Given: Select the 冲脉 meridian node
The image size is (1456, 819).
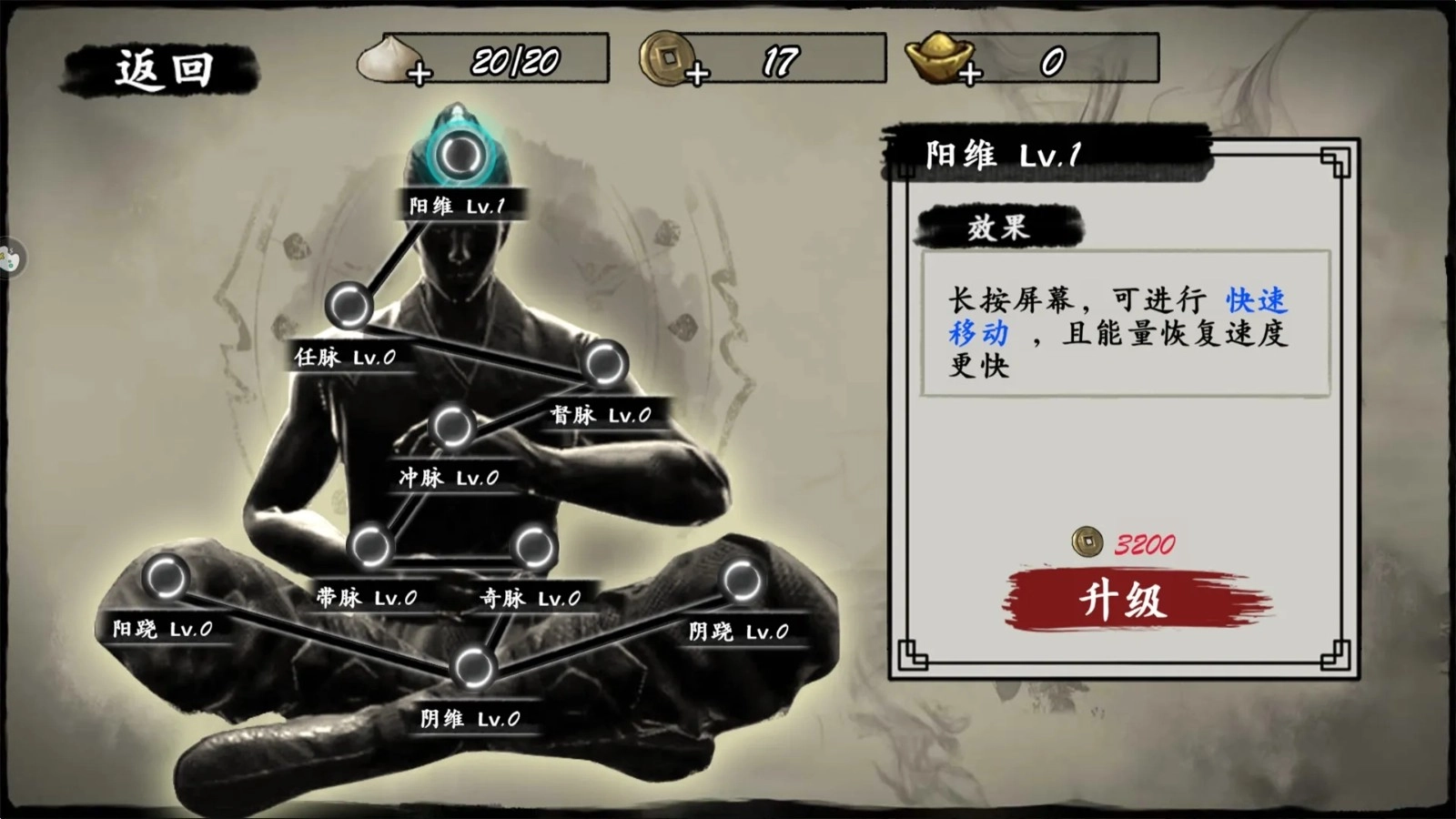Looking at the screenshot, I should tap(450, 424).
